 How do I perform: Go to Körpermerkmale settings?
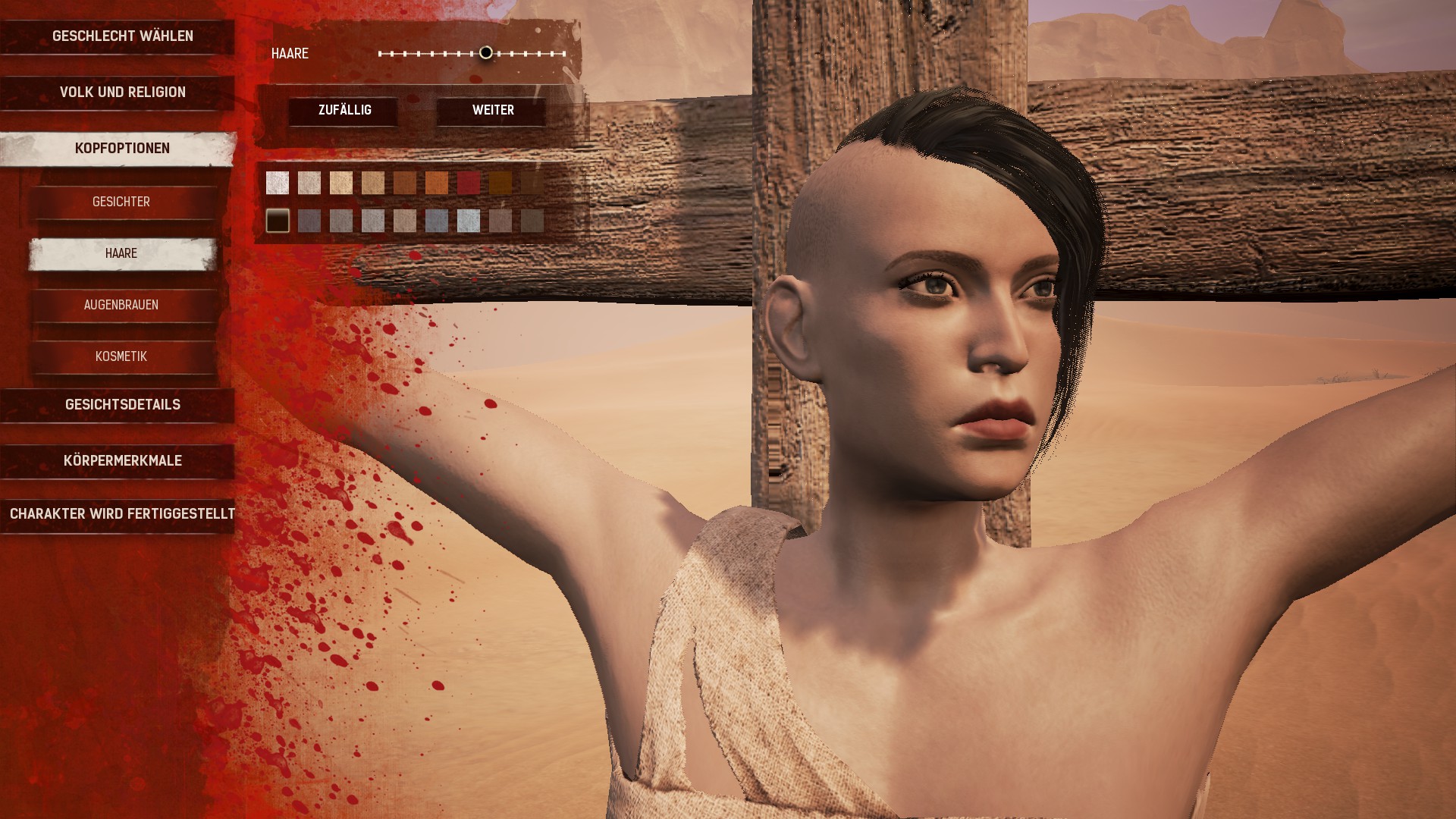(122, 461)
